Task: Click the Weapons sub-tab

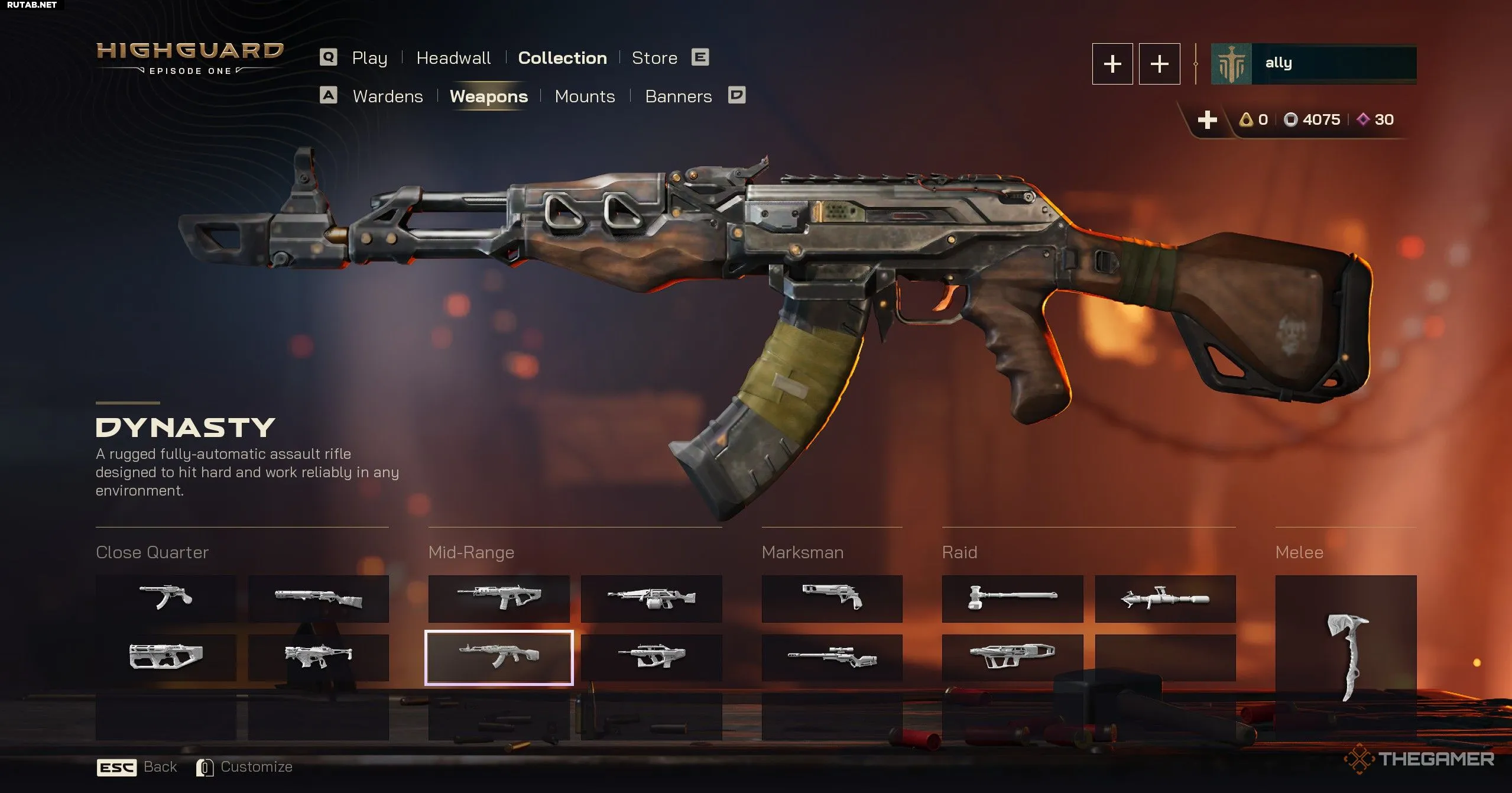Action: 489,96
